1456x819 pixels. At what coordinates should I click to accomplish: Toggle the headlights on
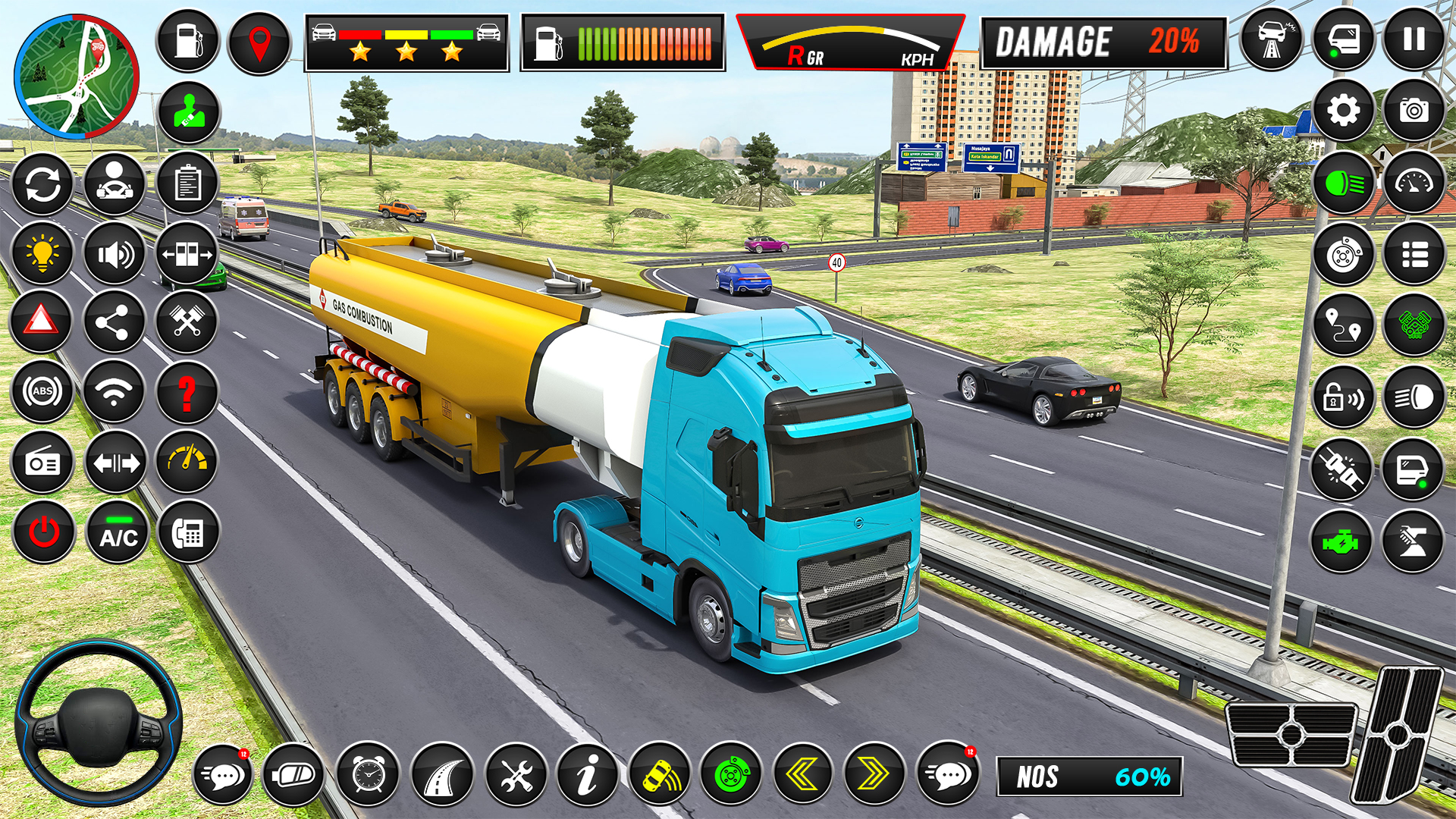pos(1343,184)
